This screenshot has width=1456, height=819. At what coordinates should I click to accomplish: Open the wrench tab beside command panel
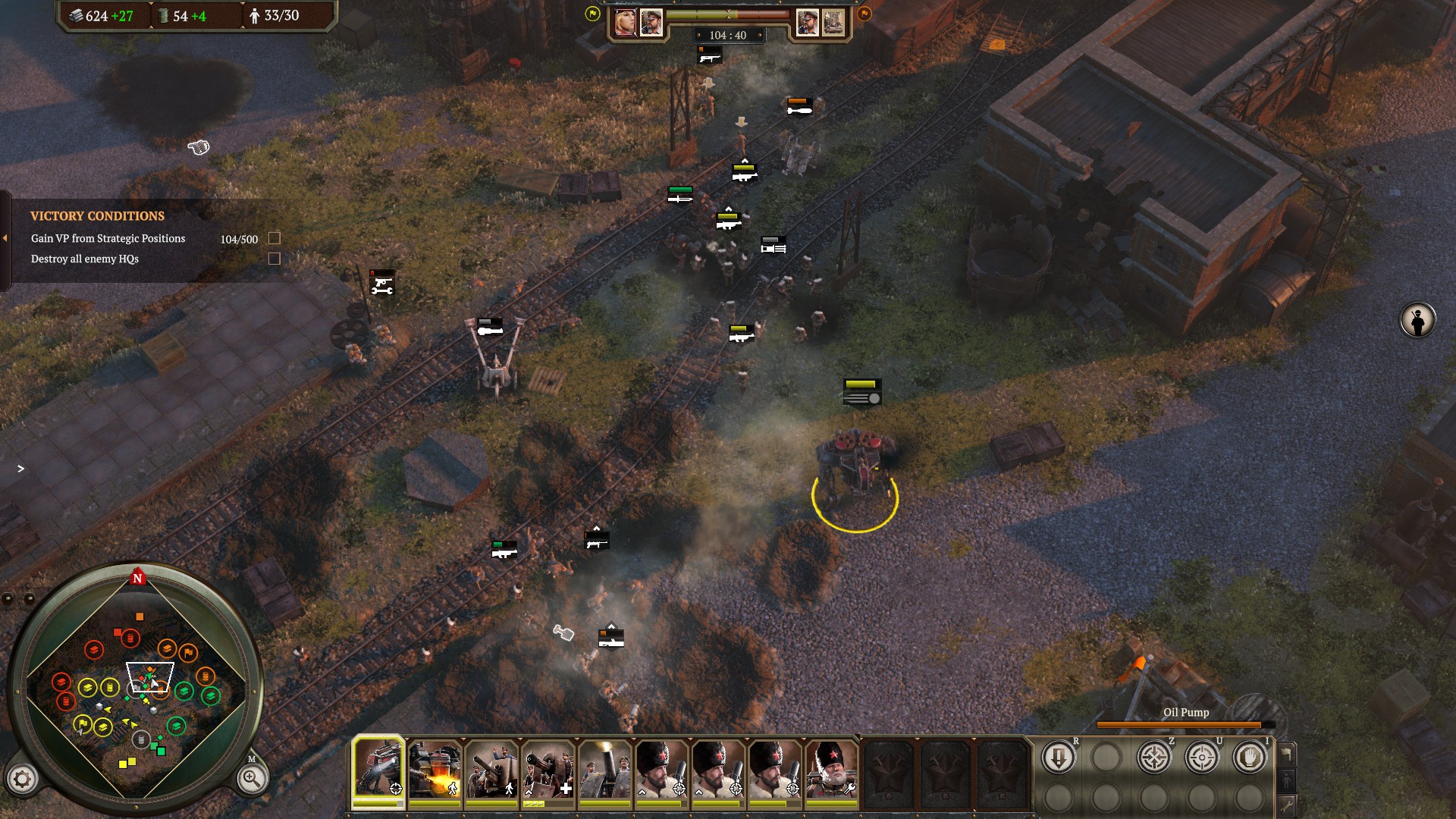1287,805
